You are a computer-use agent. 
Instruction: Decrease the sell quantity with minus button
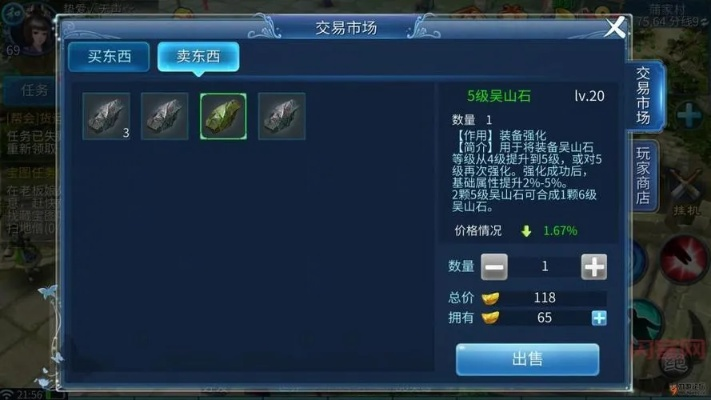coord(494,267)
